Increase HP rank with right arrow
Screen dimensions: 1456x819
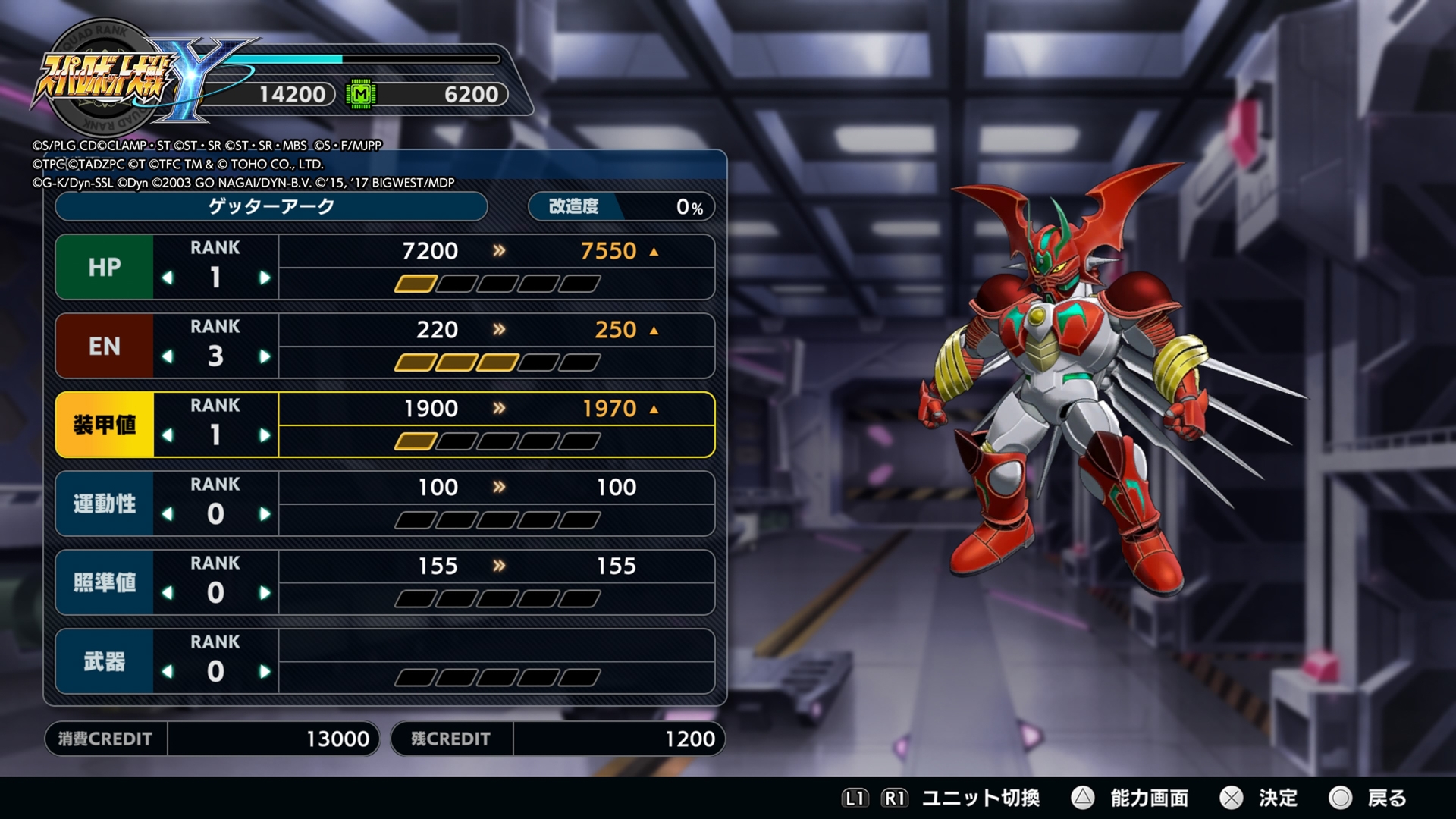265,278
